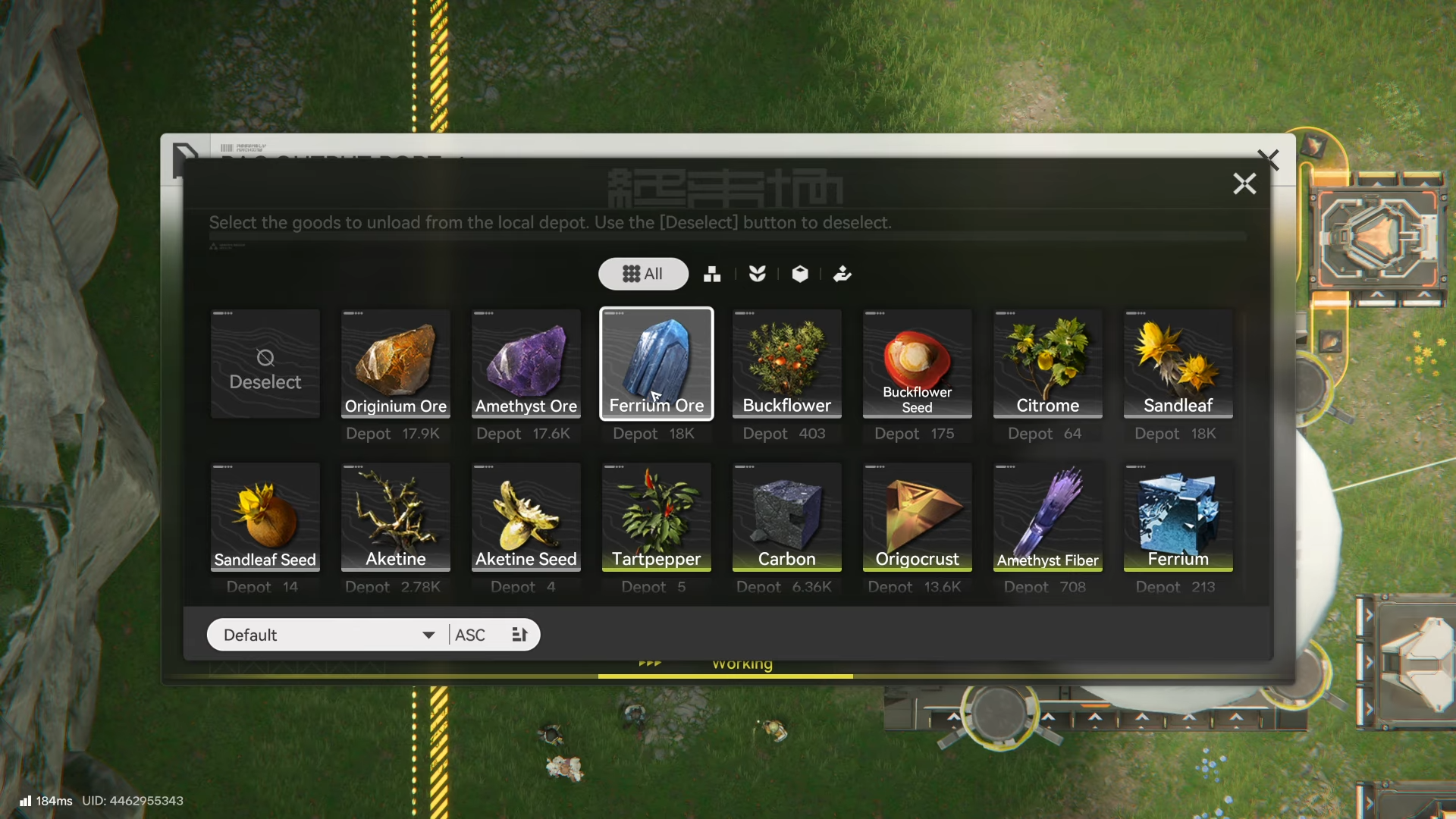Pick the Sandleaf Seed item
Screen dimensions: 1456x819
coord(265,517)
